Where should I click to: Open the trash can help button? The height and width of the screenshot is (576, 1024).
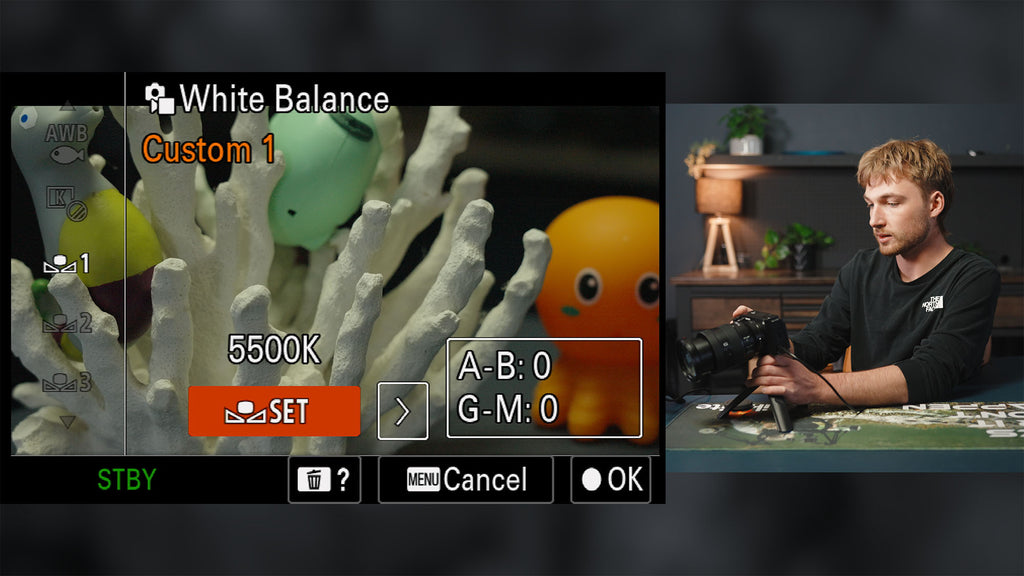pos(324,480)
